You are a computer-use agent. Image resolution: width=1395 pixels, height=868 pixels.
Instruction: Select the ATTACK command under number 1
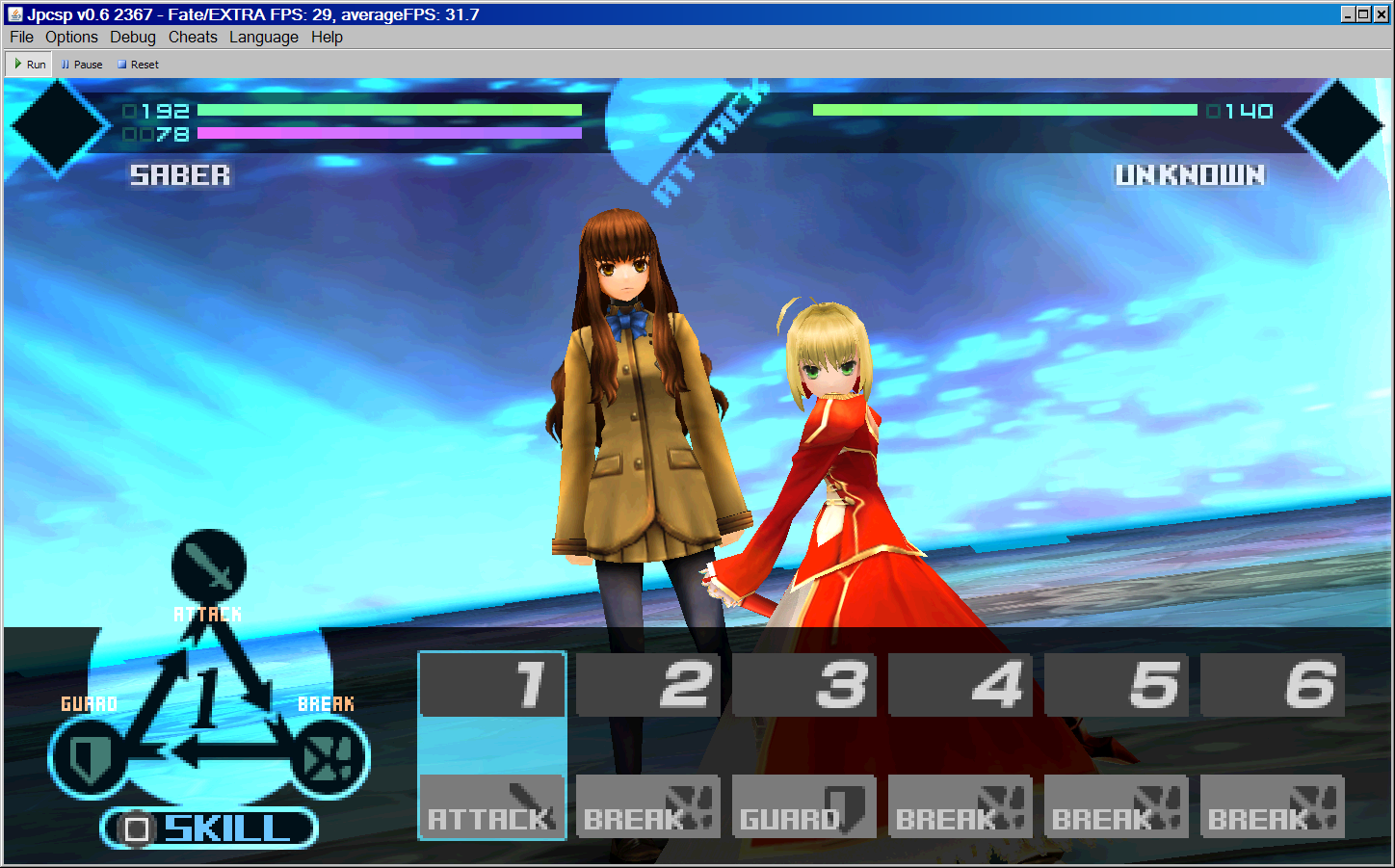[x=491, y=806]
